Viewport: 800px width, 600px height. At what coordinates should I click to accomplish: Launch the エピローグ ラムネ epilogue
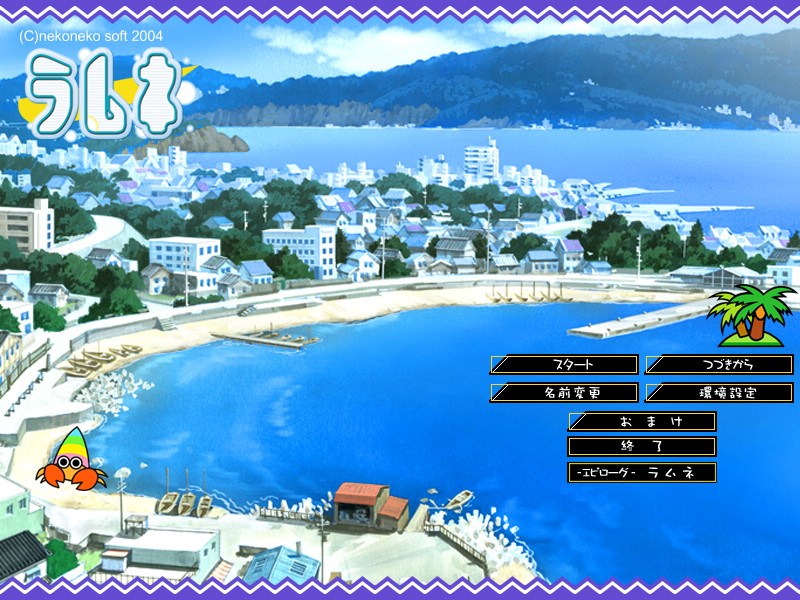[642, 472]
